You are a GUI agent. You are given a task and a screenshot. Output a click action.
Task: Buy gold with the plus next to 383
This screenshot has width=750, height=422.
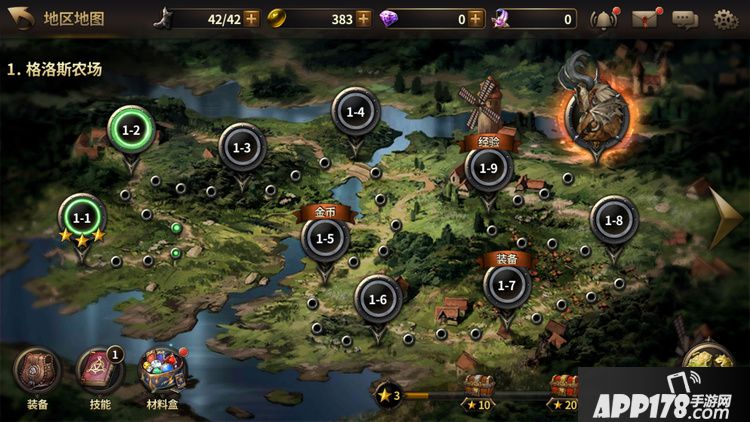[363, 18]
